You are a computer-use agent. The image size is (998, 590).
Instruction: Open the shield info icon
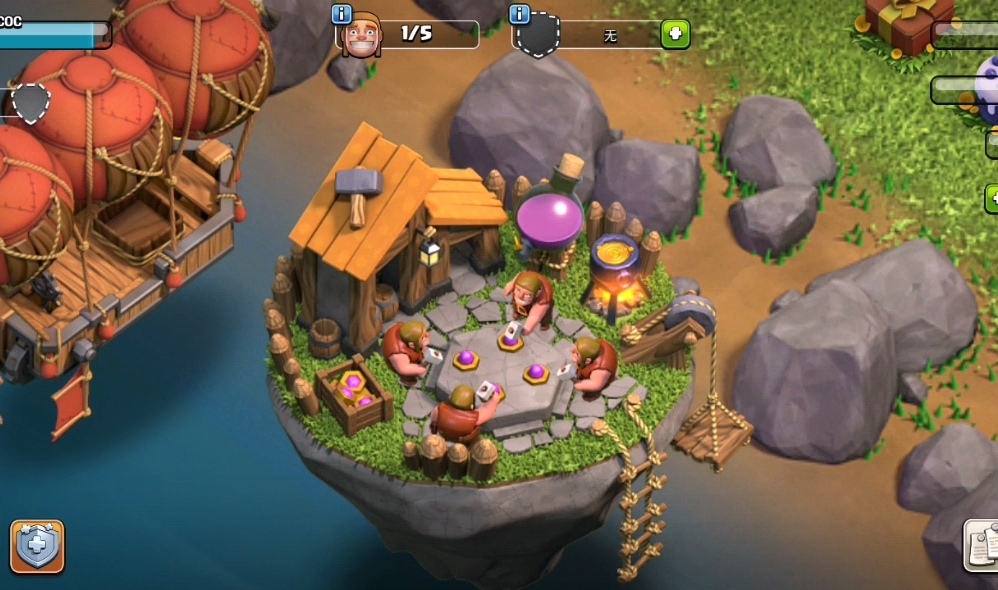519,13
